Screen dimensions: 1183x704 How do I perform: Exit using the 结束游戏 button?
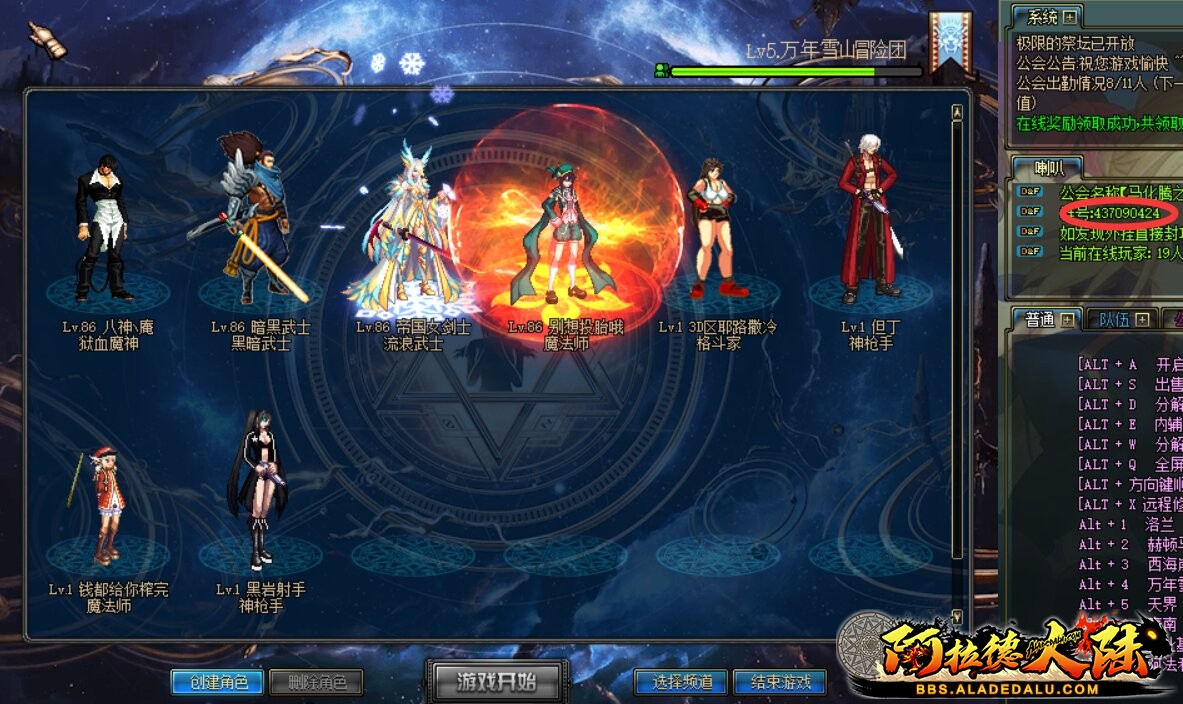[780, 682]
